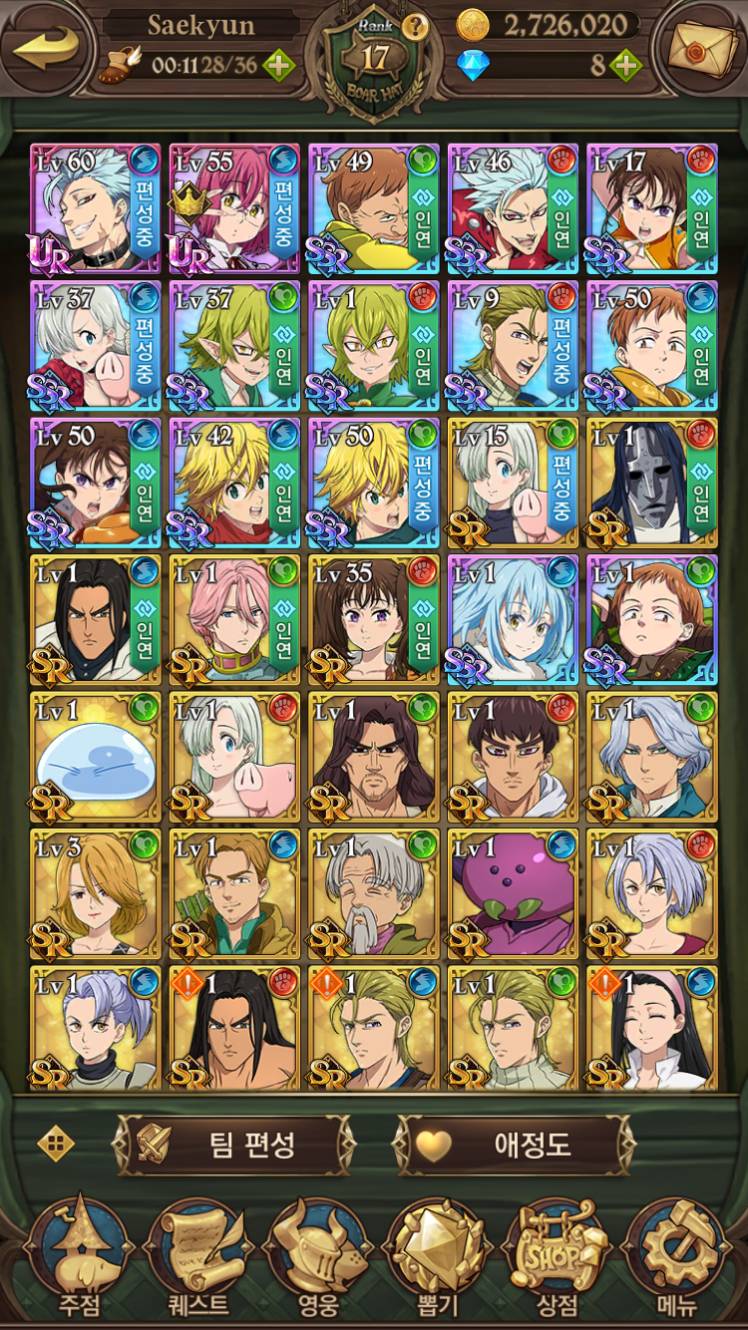Go back with the golden arrow button
Viewport: 748px width, 1330px height.
click(47, 48)
